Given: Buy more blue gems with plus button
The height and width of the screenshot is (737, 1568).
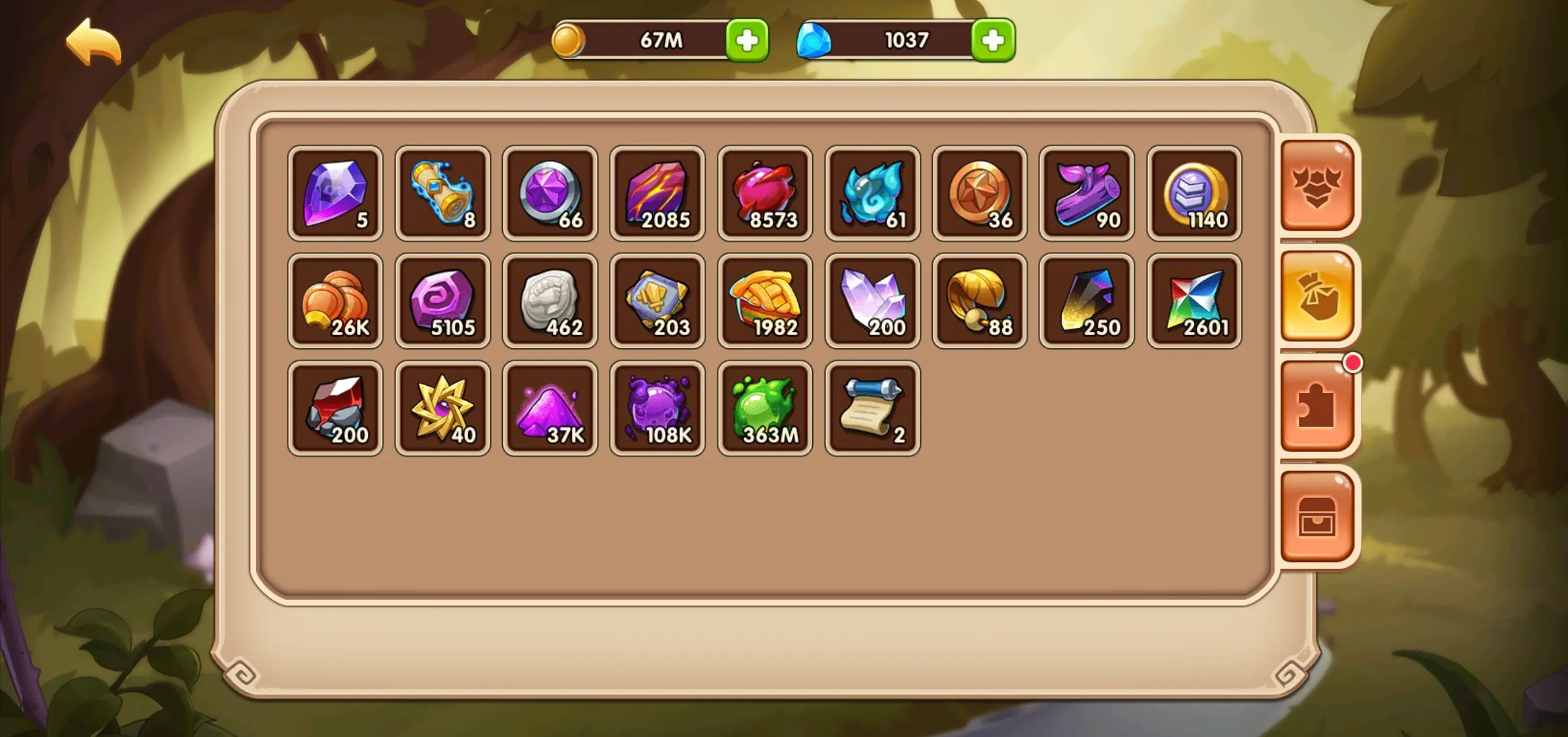Looking at the screenshot, I should pos(992,41).
